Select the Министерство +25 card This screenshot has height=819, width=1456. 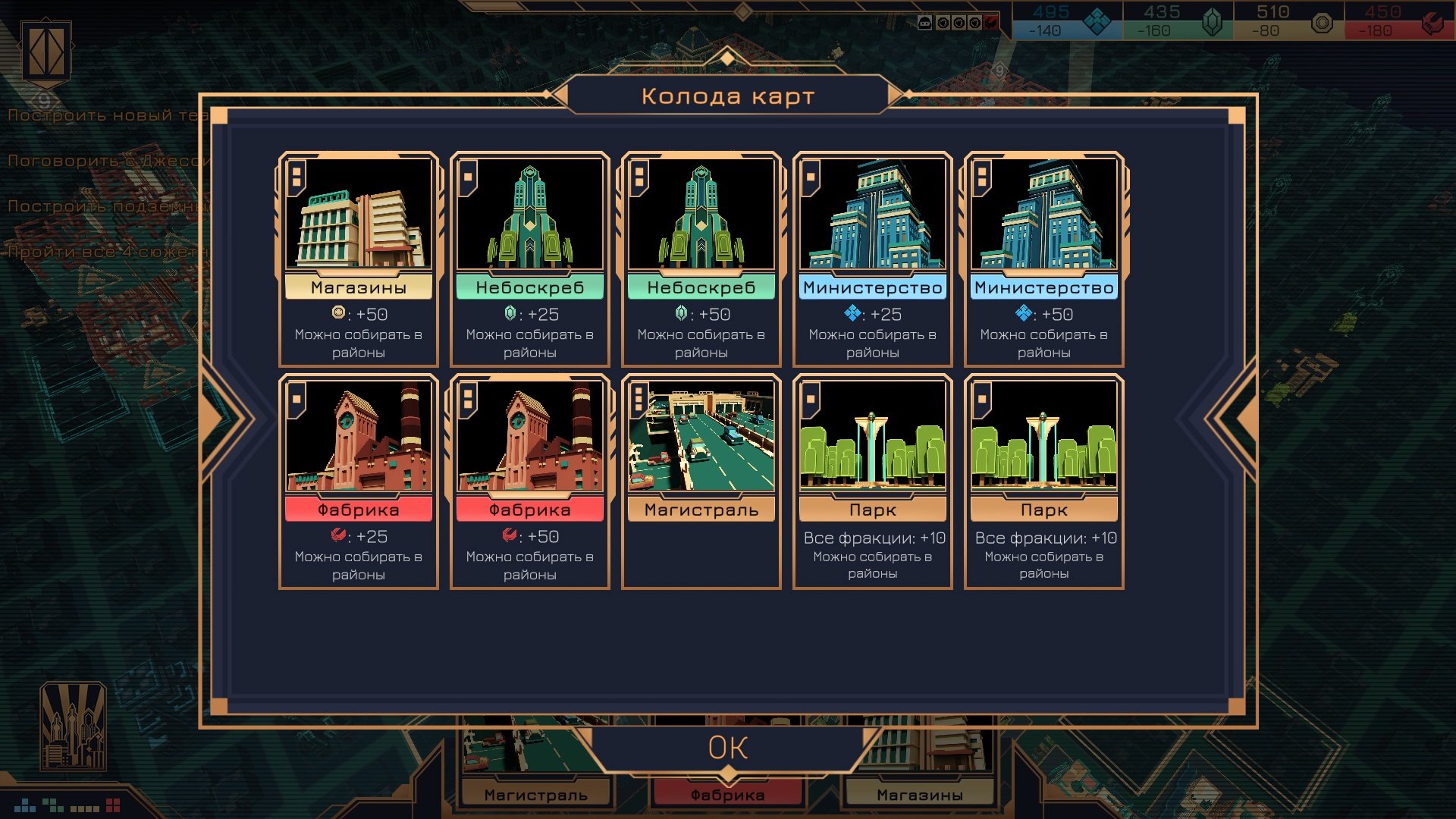873,259
